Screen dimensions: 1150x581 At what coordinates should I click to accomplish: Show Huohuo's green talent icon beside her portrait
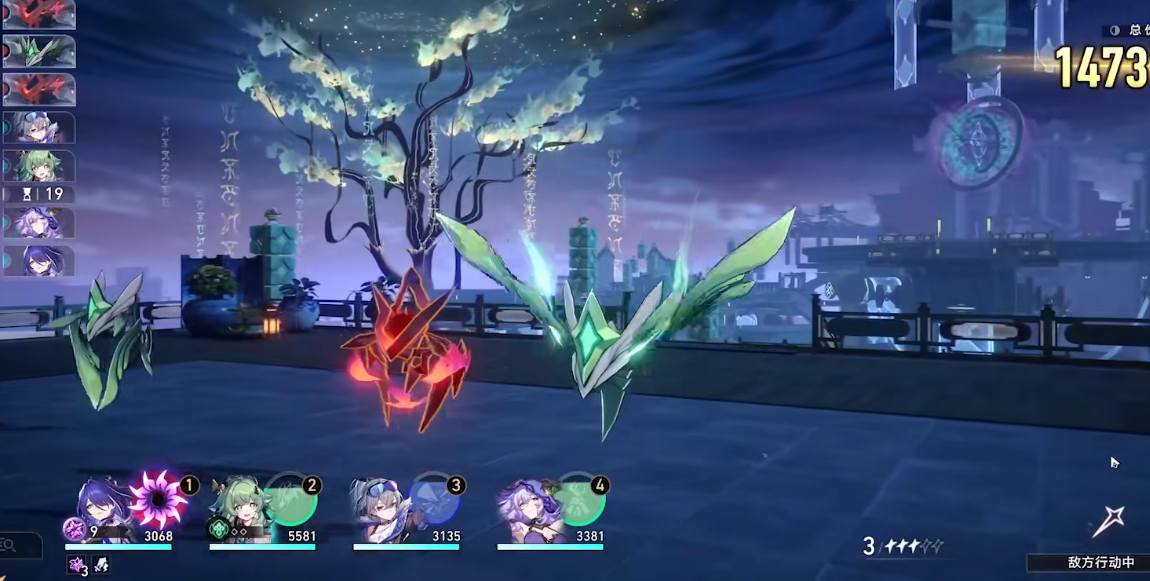[218, 529]
